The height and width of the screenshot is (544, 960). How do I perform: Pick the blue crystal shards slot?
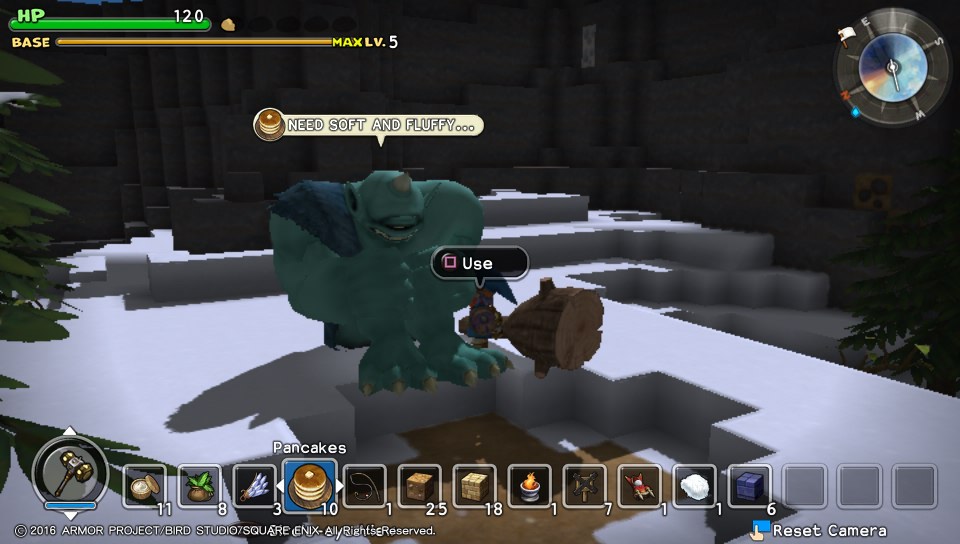click(255, 486)
